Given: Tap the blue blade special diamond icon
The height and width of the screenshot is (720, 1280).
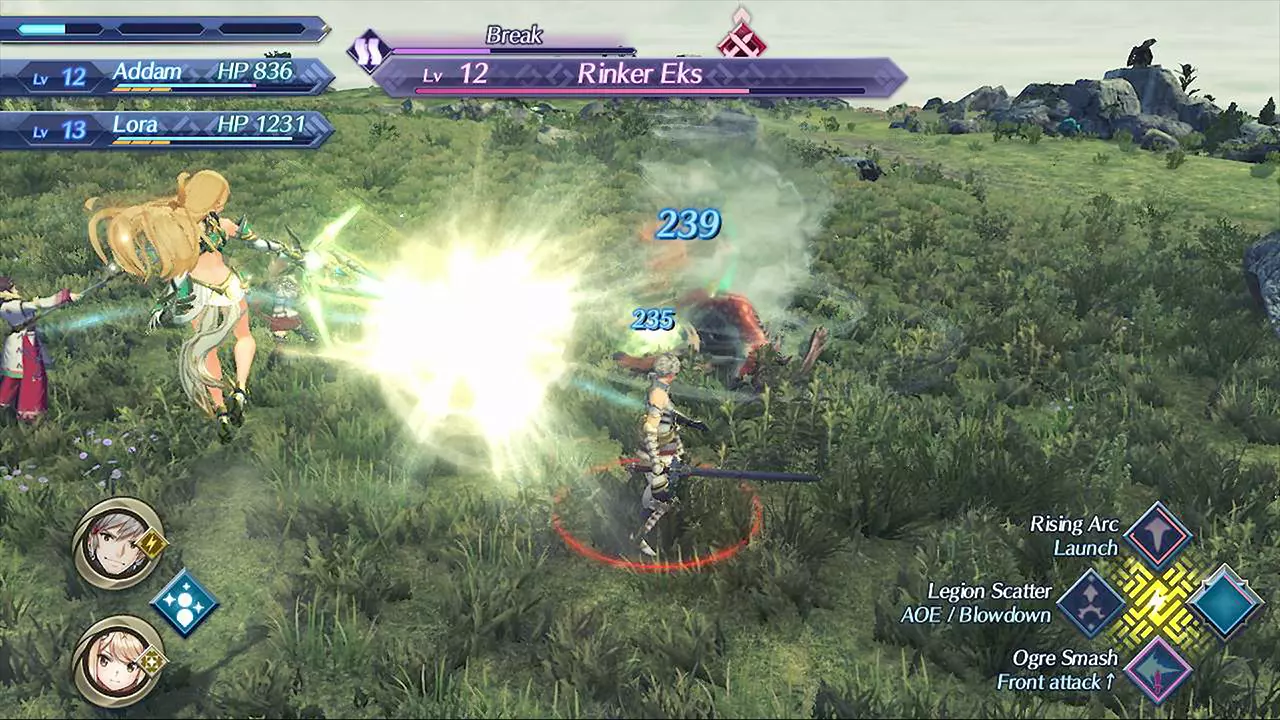Looking at the screenshot, I should pos(184,600).
